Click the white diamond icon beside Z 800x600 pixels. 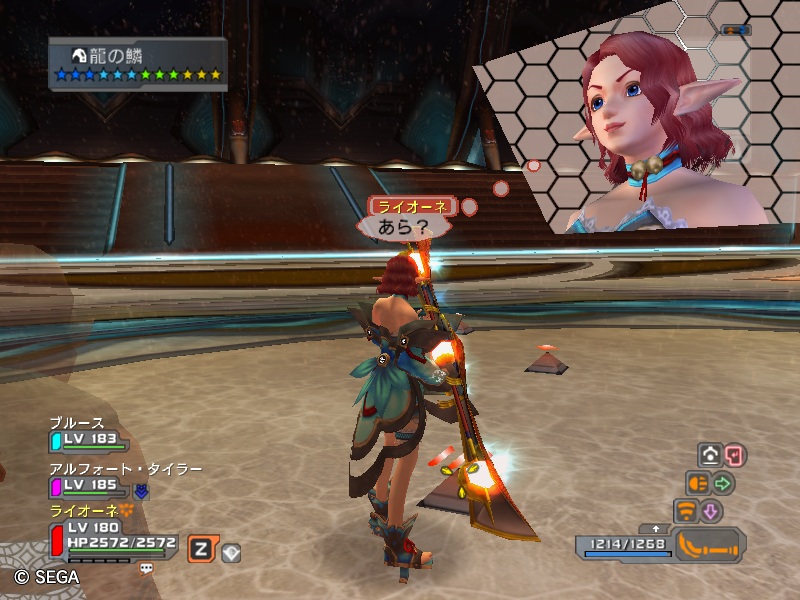tap(231, 549)
